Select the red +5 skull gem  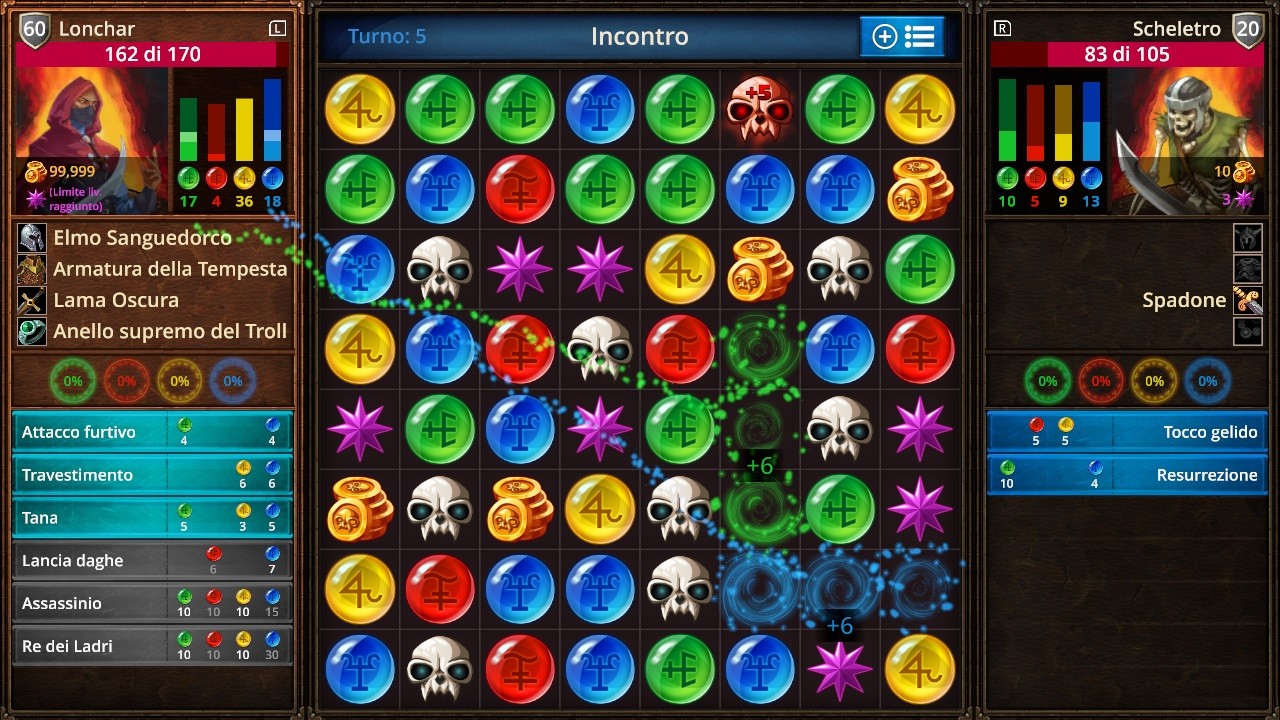[760, 109]
